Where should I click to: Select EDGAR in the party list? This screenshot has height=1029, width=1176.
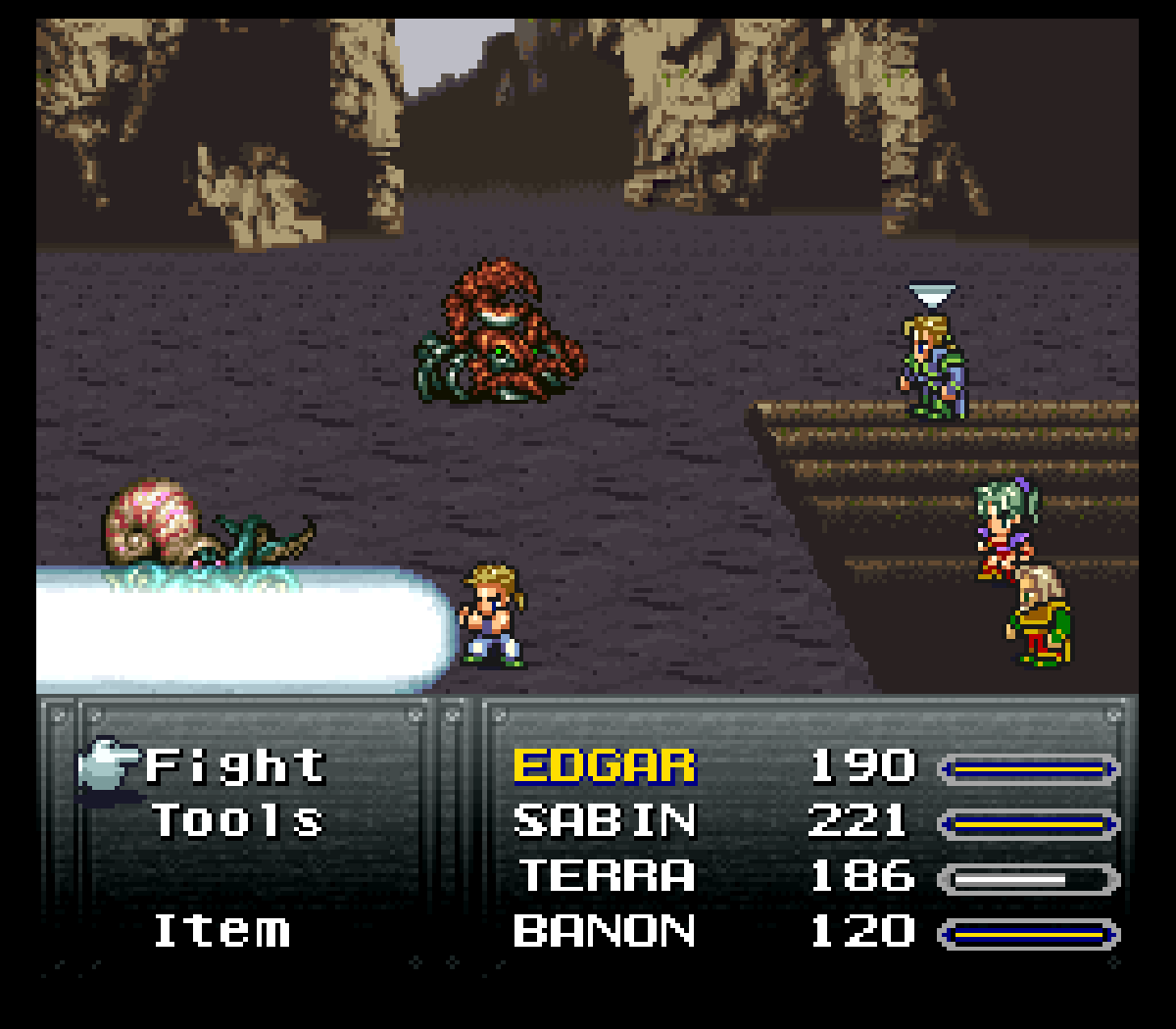tap(605, 766)
